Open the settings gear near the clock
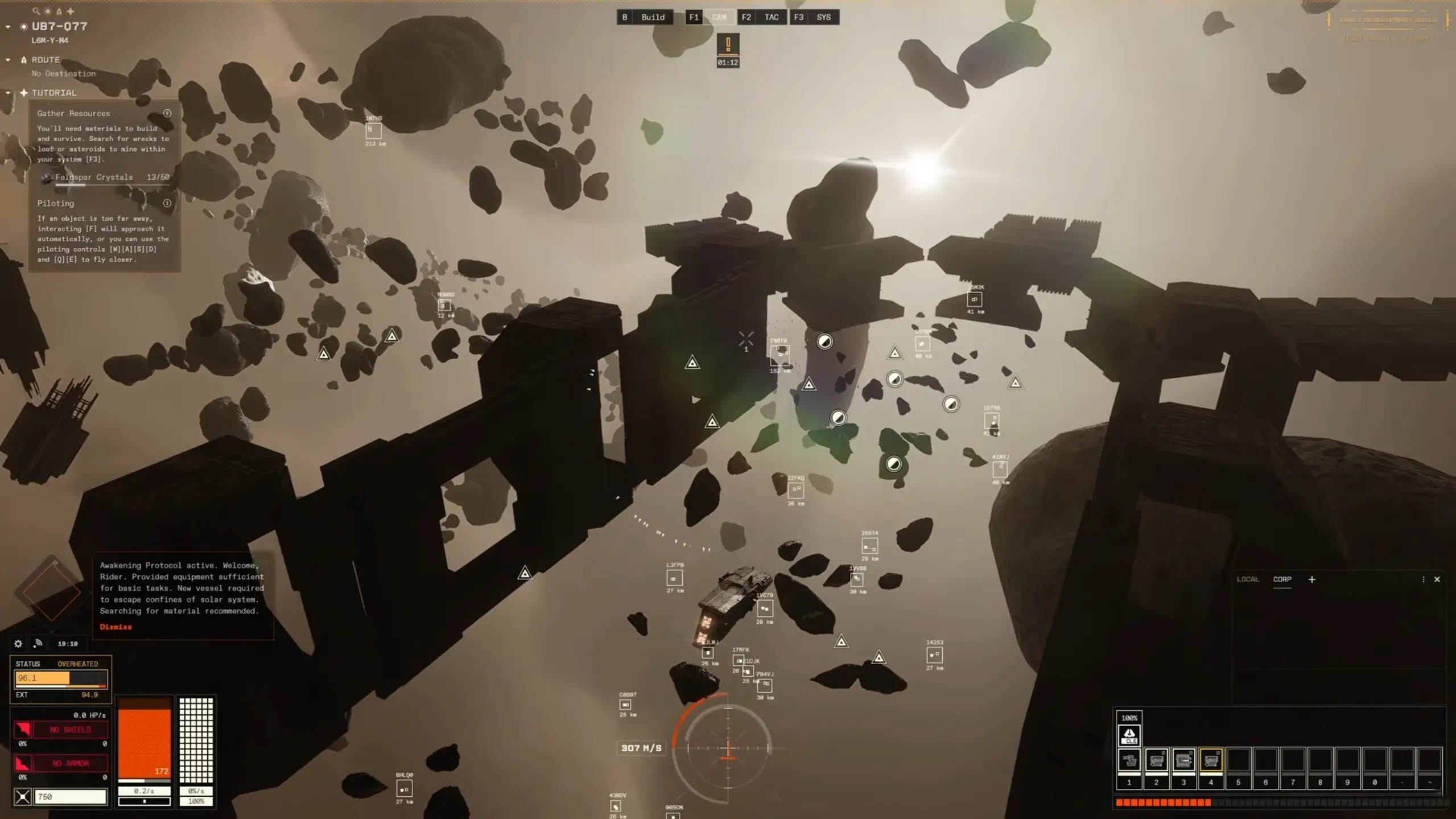Screen dimensions: 1456x819 point(18,643)
